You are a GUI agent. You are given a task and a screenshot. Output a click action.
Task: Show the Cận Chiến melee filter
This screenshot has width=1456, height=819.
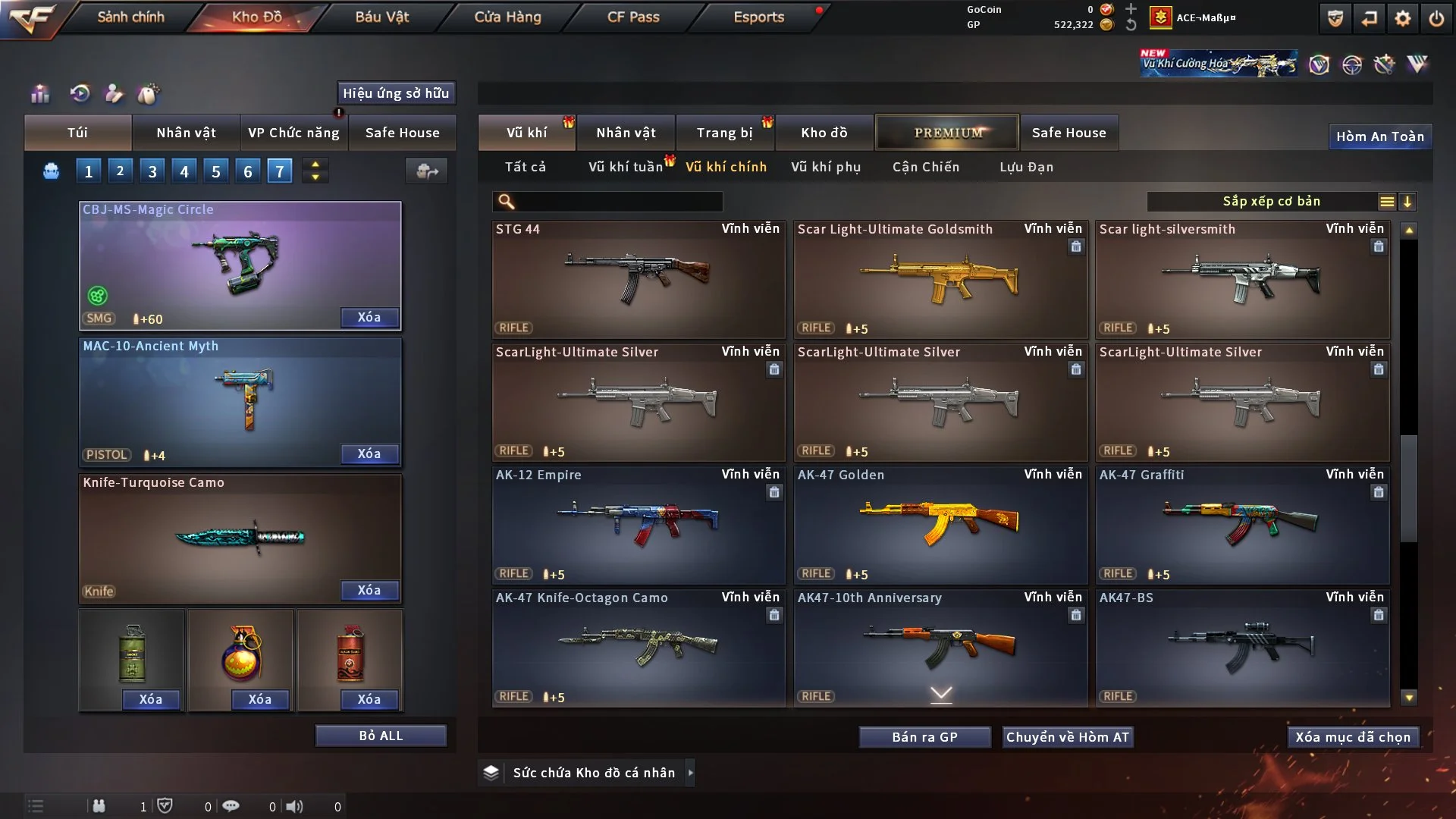925,167
